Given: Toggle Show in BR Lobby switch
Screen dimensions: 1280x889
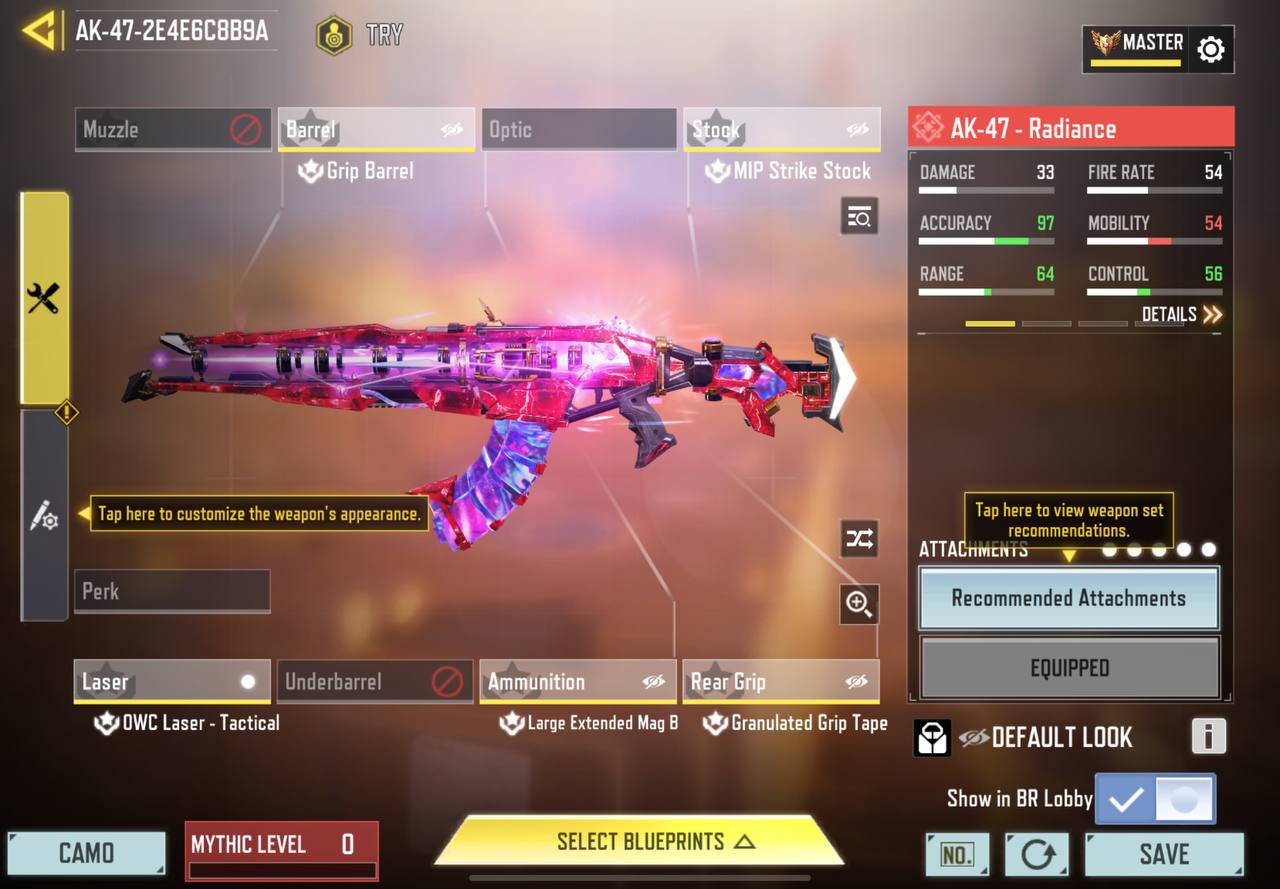Looking at the screenshot, I should coord(1155,799).
